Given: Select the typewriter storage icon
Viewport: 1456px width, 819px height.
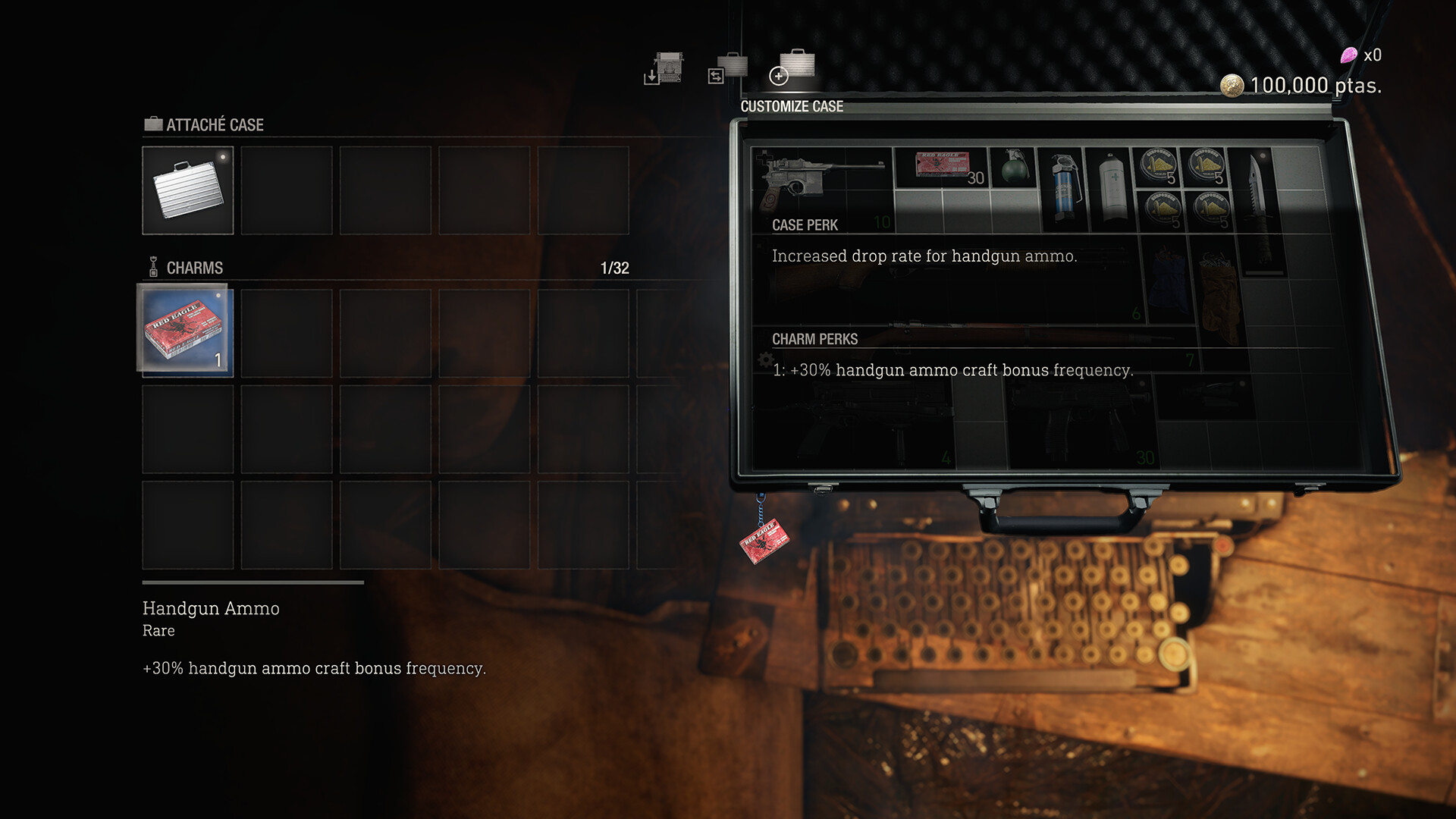Looking at the screenshot, I should [x=666, y=70].
